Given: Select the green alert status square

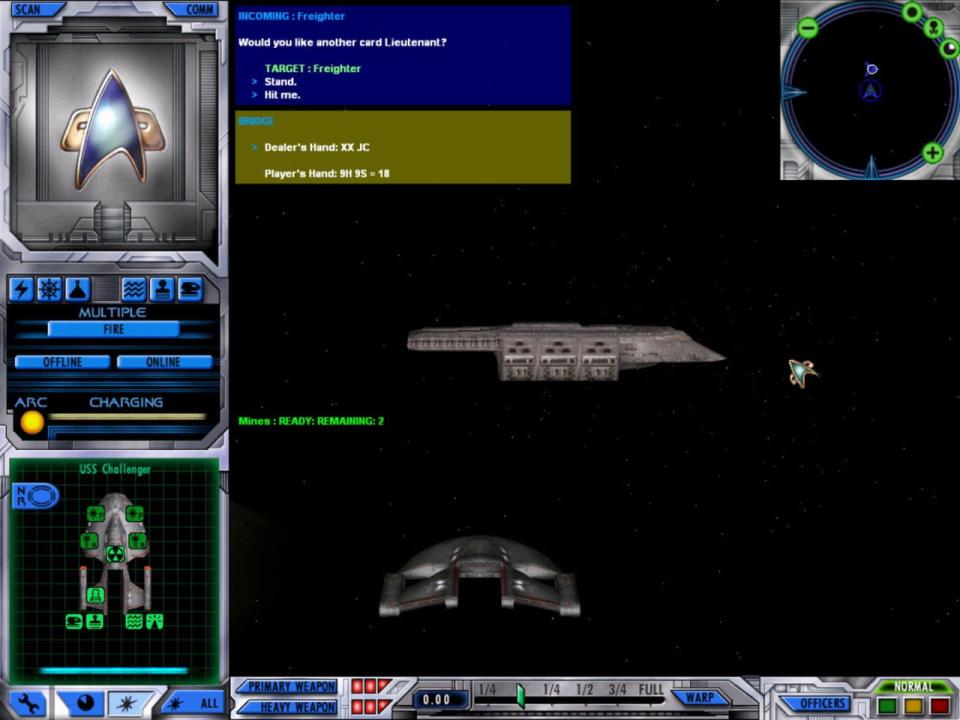Looking at the screenshot, I should (x=886, y=706).
